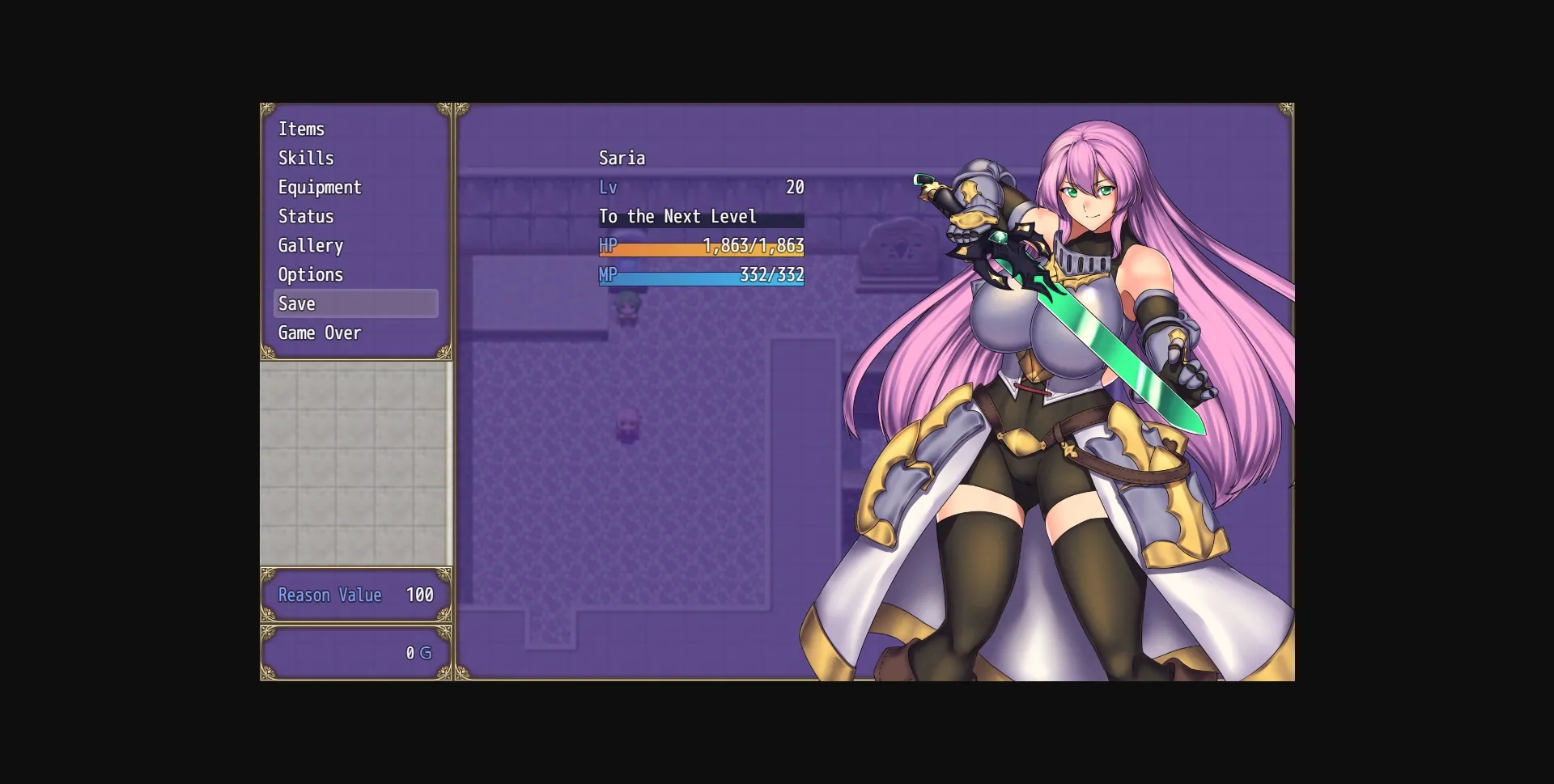
Task: Click Saria's name label
Action: coord(622,158)
